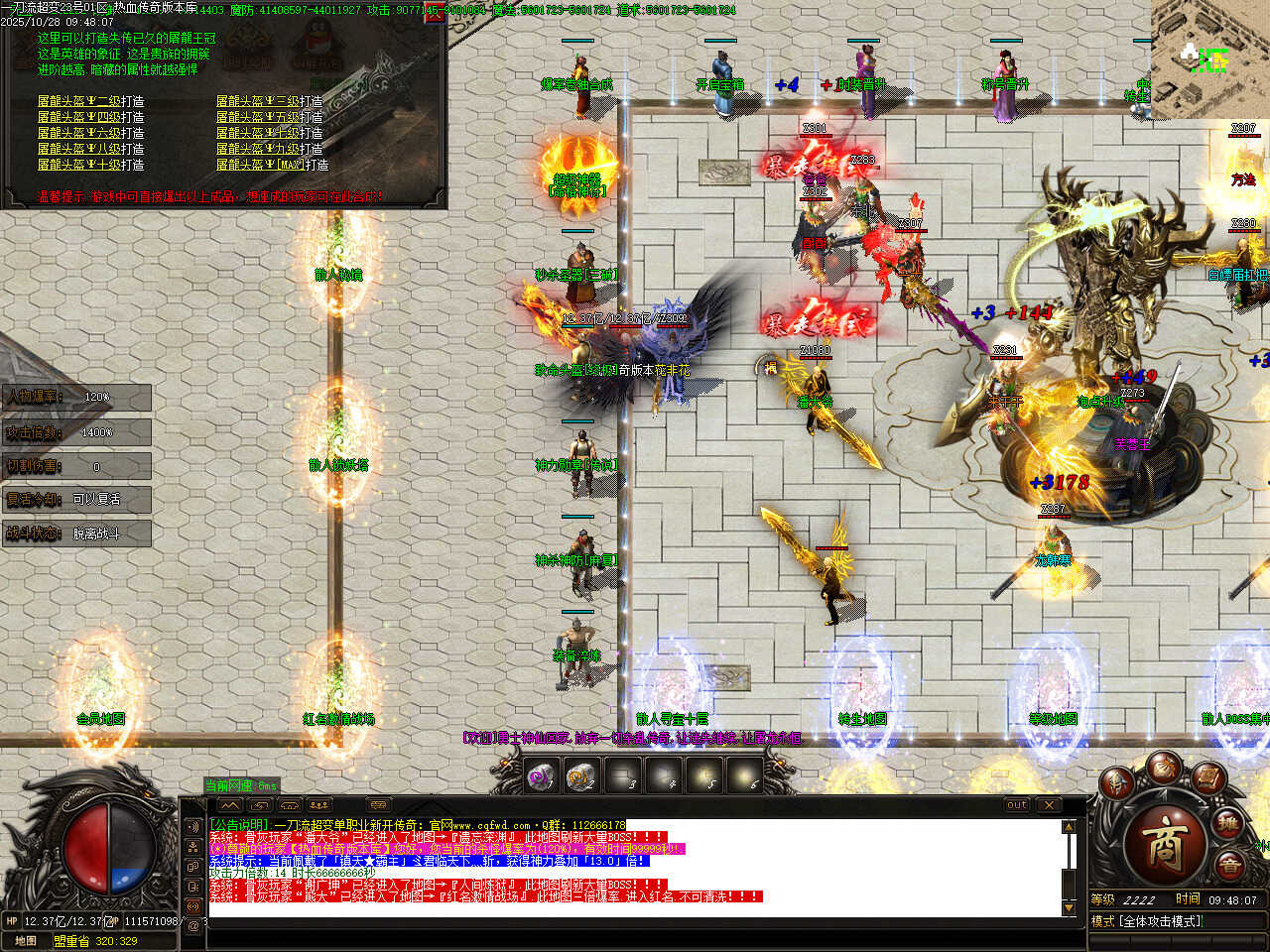Select 屠龍头盔 [MAX] 打造 option
1270x952 pixels.
273,165
